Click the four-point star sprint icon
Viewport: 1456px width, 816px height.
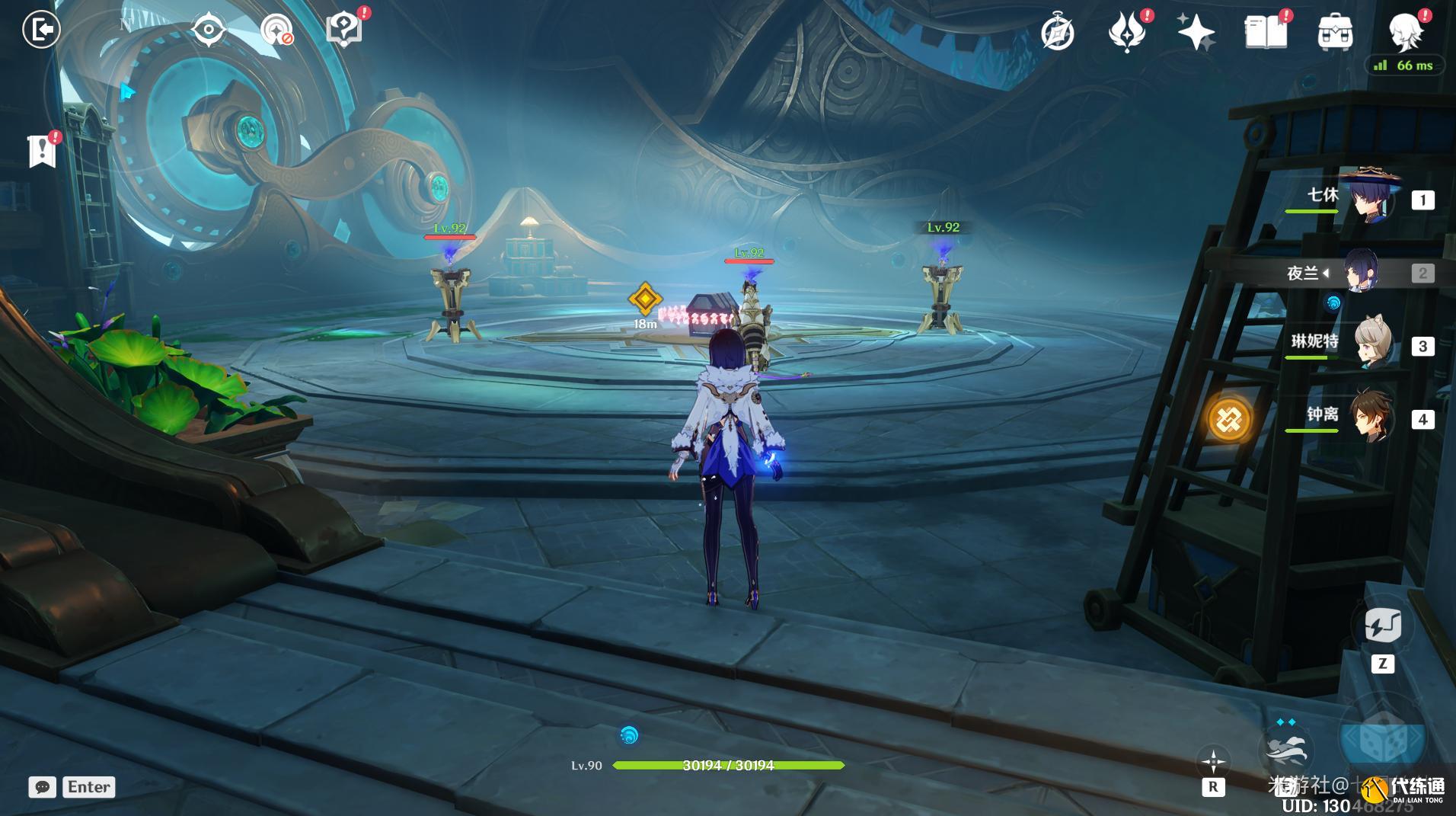point(1212,761)
